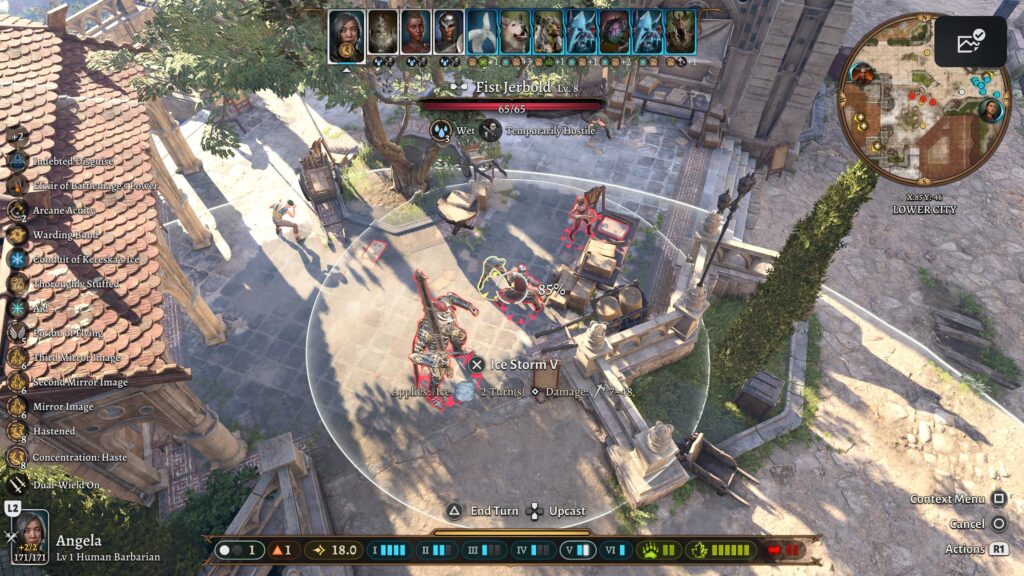This screenshot has height=576, width=1024.
Task: Select the white dog portrait in turn order
Action: coord(515,33)
